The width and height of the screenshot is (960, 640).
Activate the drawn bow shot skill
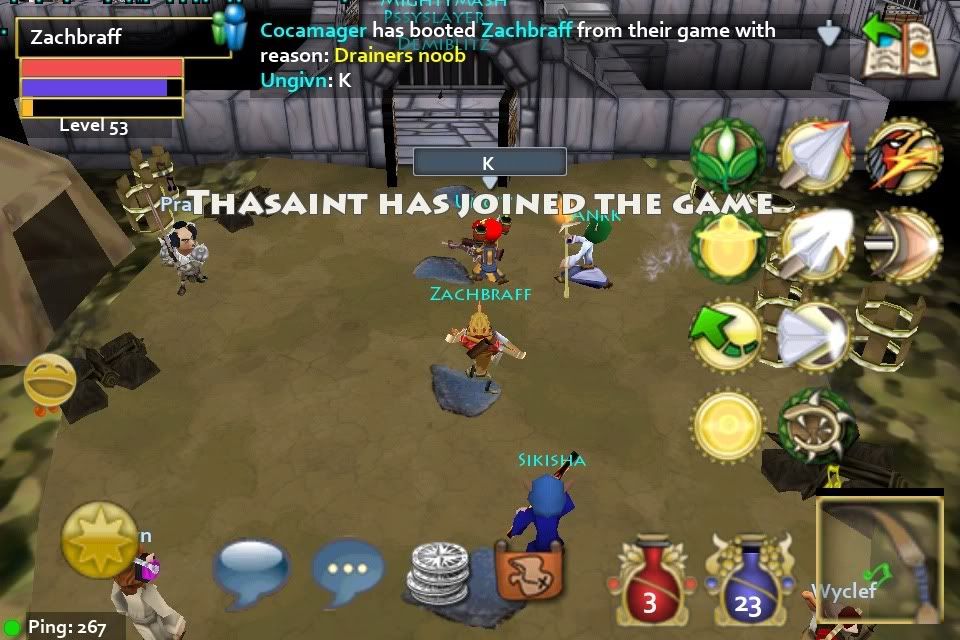tap(903, 245)
